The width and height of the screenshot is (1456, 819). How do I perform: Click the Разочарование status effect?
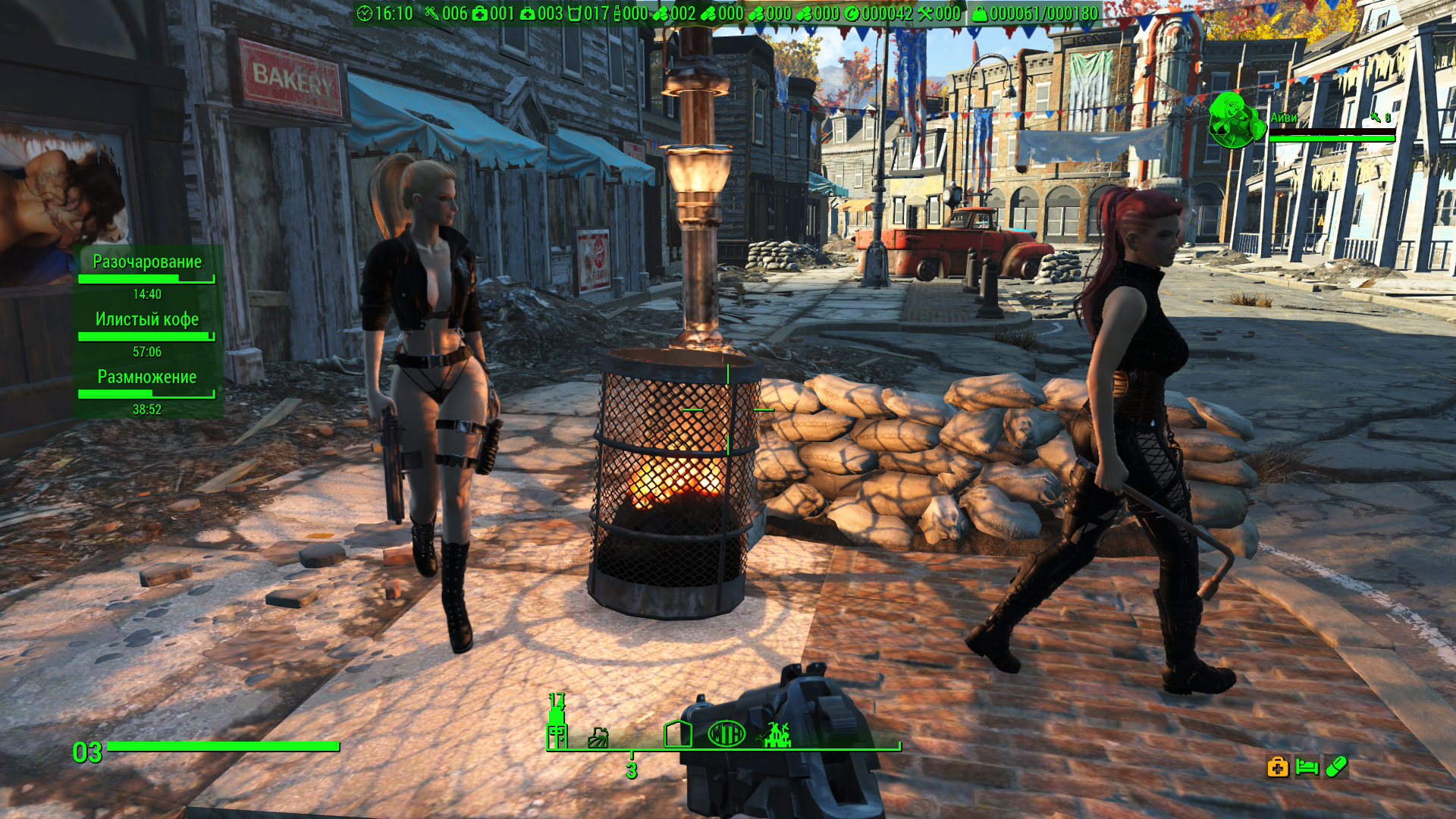pos(147,262)
